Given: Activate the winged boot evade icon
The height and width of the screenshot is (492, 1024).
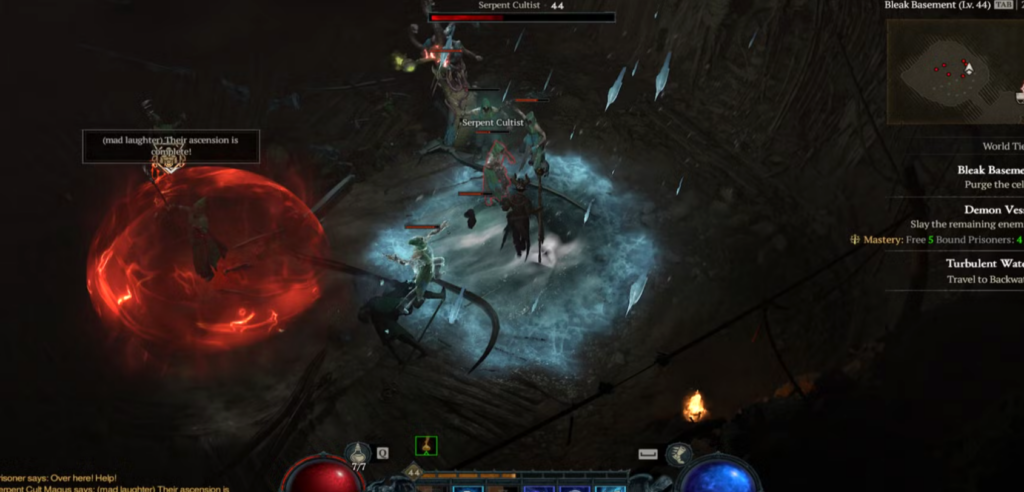Looking at the screenshot, I should pos(679,454).
